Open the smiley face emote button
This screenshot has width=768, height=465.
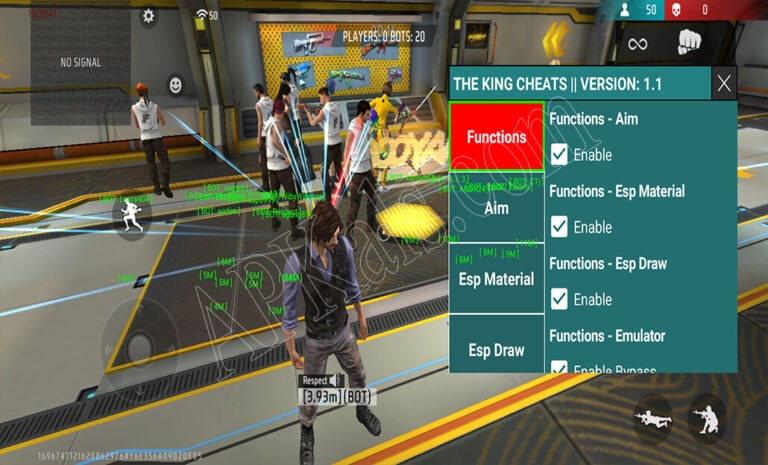coord(176,85)
